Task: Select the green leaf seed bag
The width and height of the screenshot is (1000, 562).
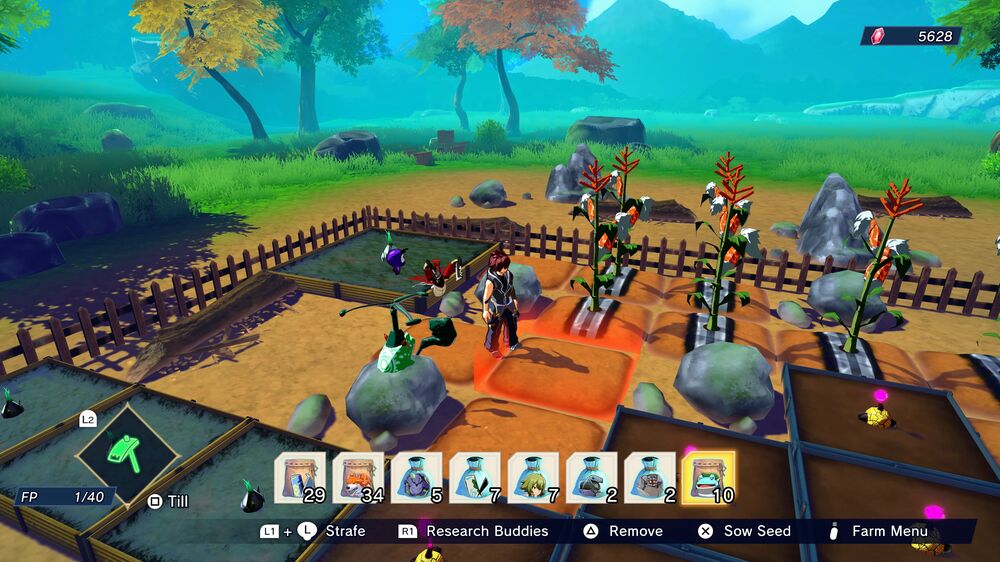Action: click(475, 478)
